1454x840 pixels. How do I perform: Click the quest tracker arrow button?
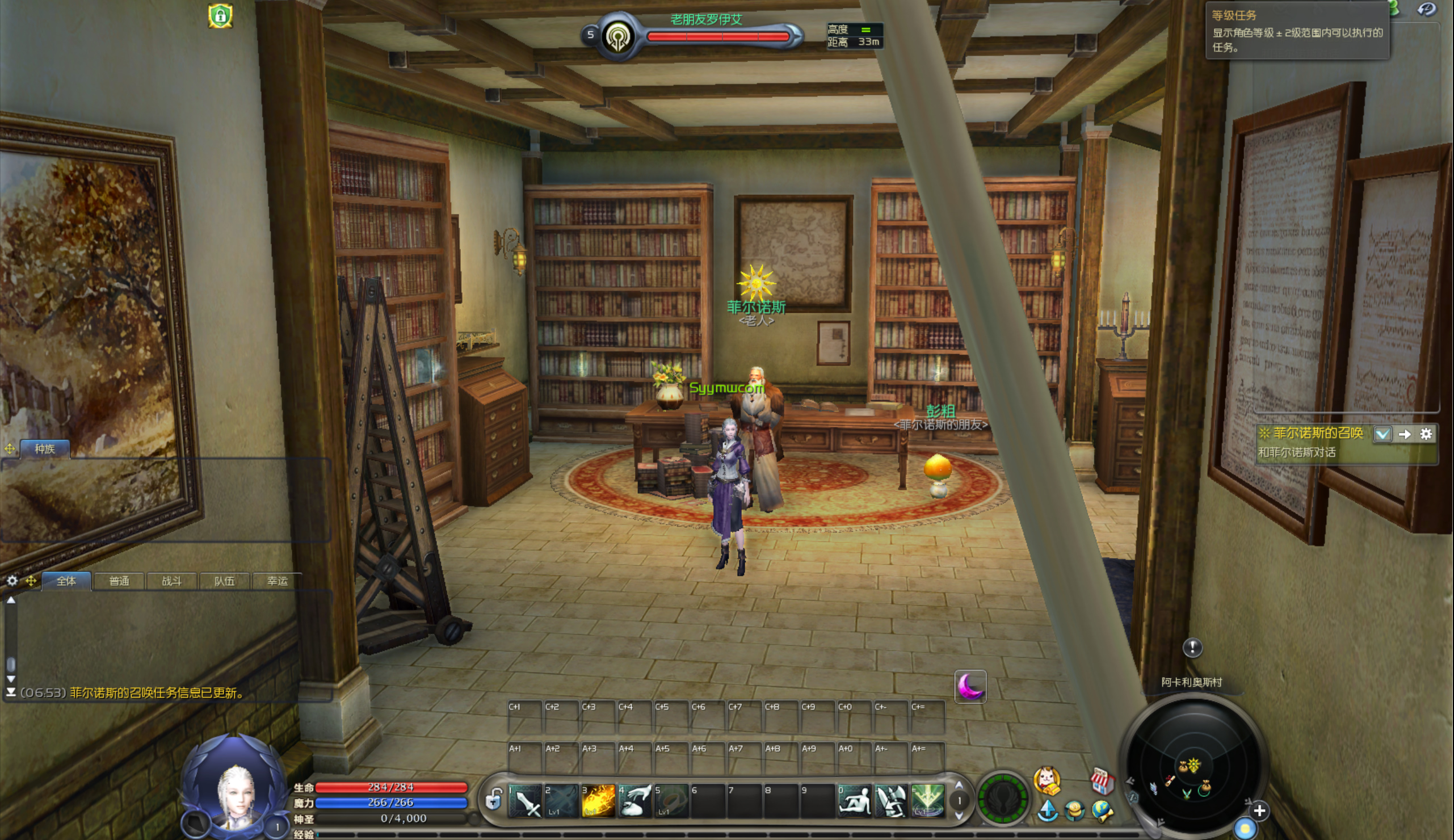(1405, 434)
